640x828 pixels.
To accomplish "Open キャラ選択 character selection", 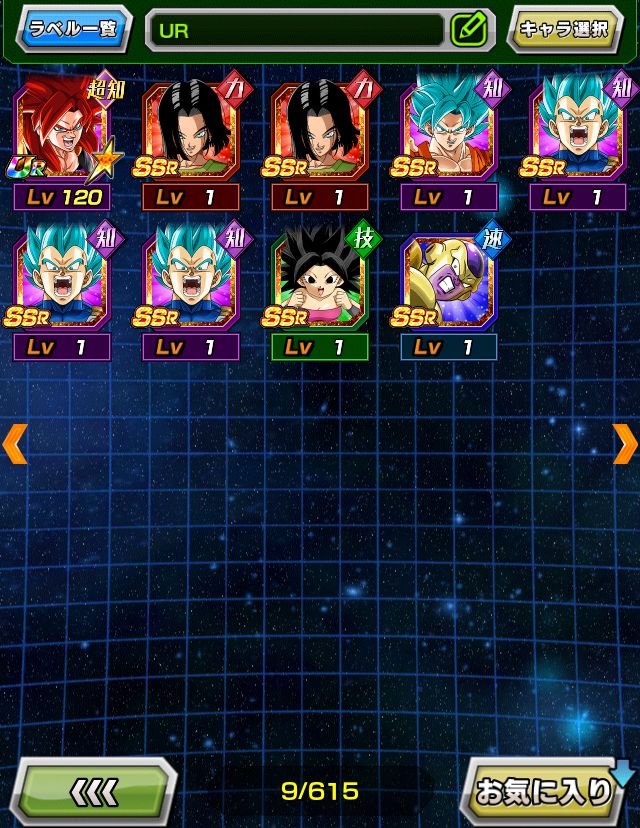I will point(563,29).
